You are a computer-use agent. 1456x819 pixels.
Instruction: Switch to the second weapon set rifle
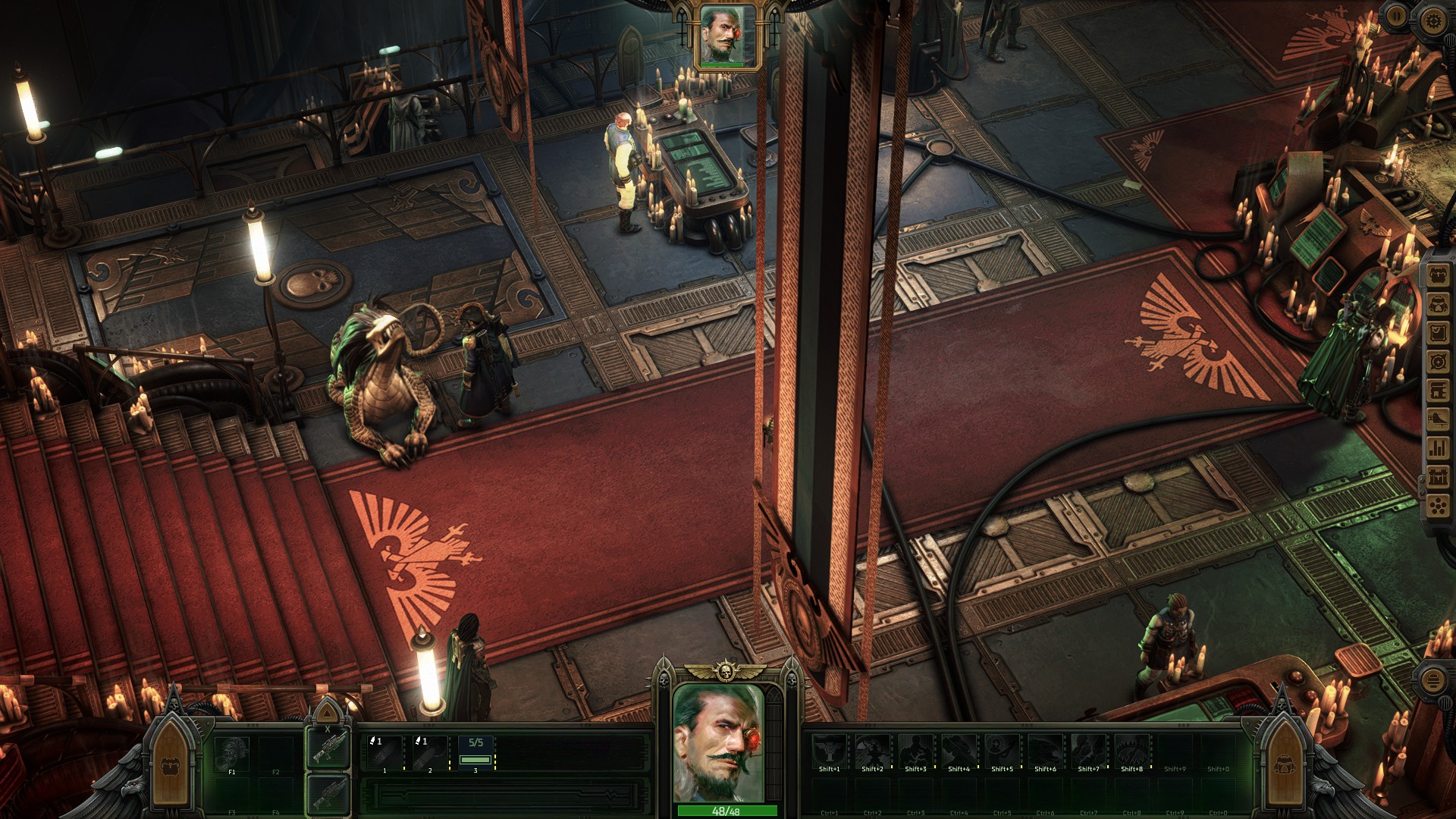point(329,794)
